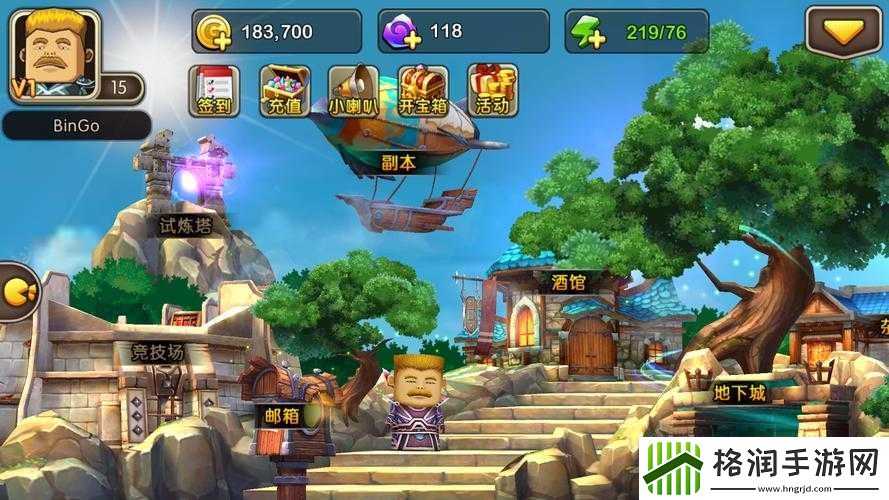Open the 签到 daily check-in
This screenshot has width=889, height=500.
pos(214,90)
